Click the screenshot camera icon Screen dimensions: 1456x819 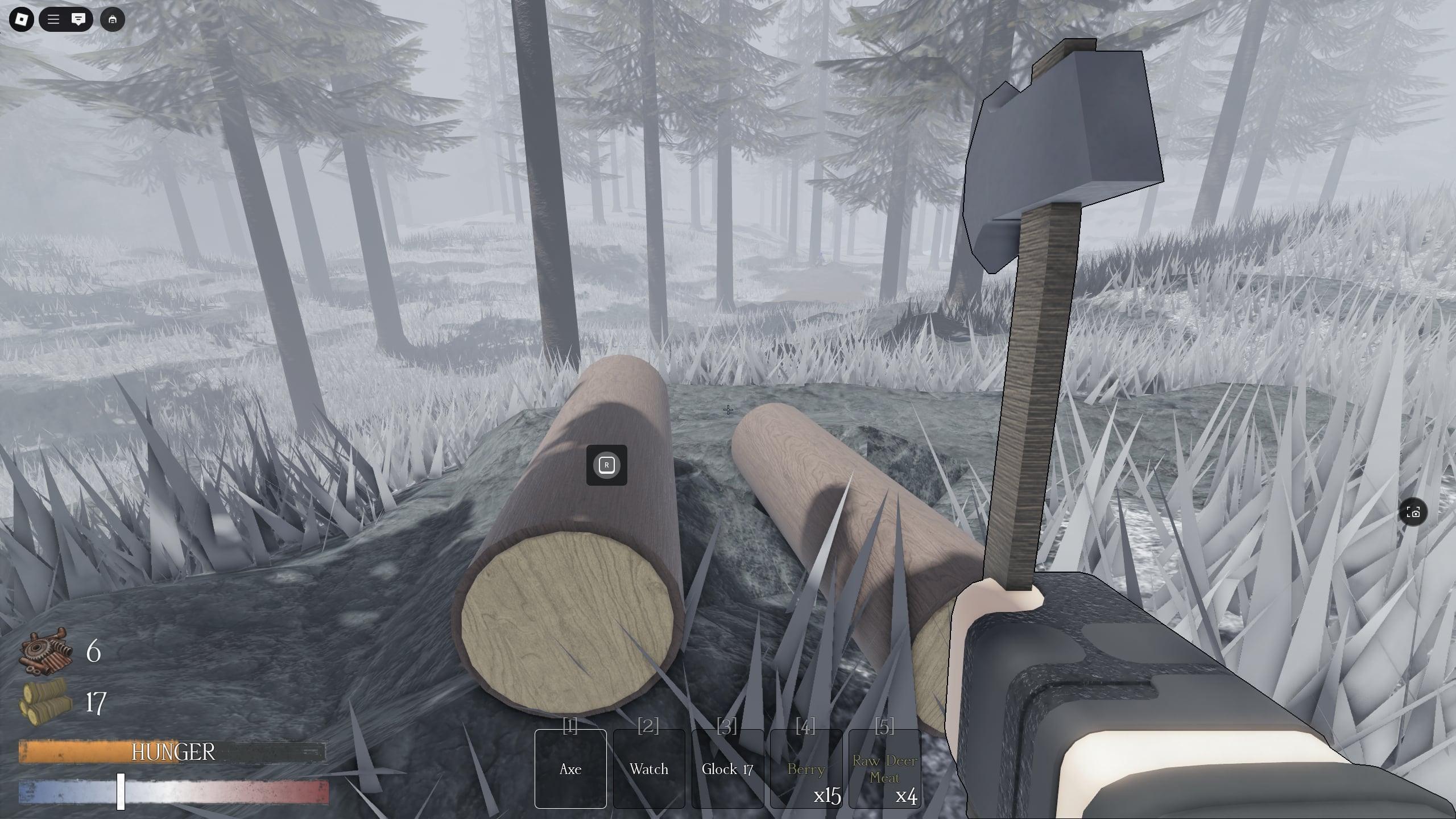(1414, 512)
